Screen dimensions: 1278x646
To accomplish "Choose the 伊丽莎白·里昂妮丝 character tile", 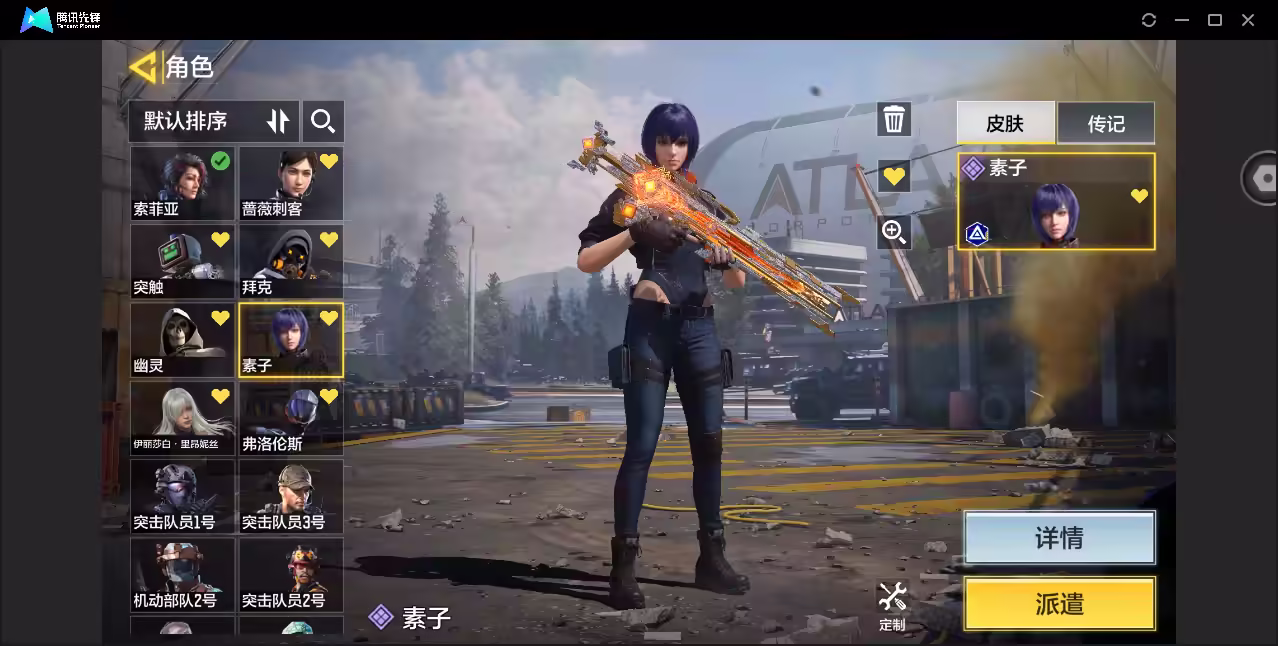I will point(182,418).
